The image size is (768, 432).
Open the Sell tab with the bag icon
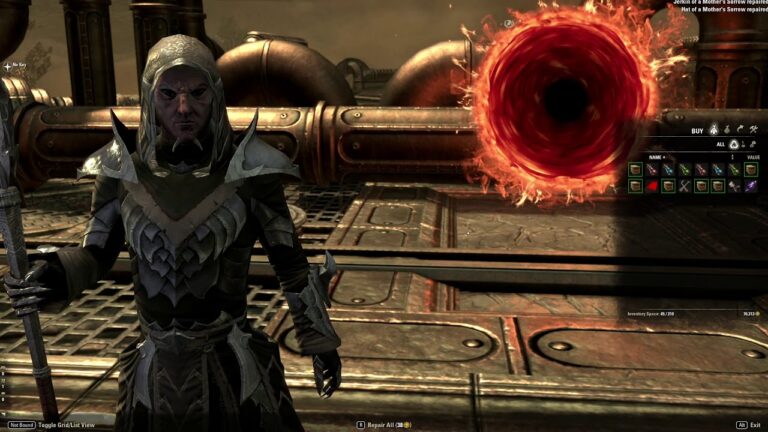point(727,130)
